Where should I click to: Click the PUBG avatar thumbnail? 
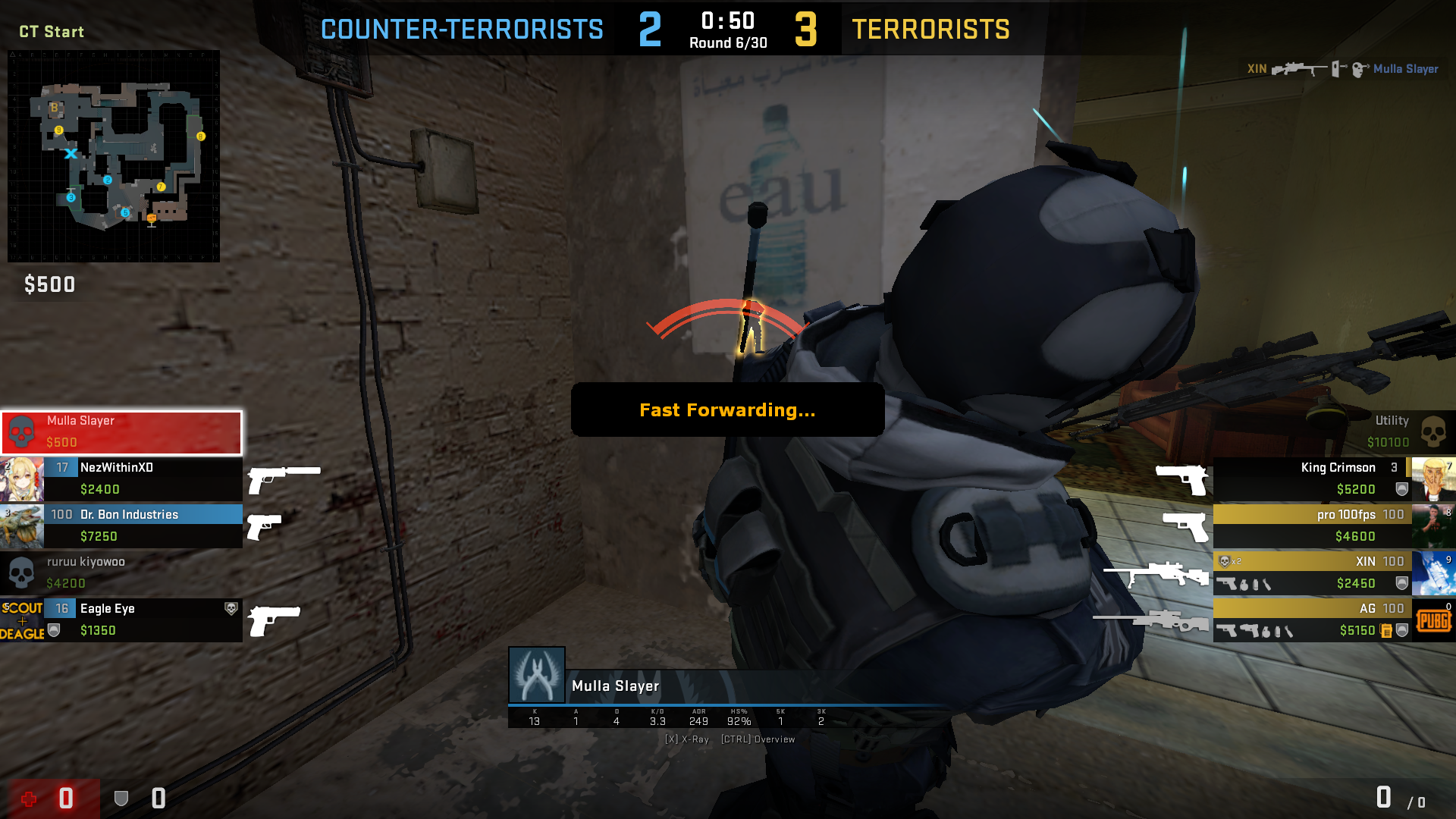tap(1433, 620)
